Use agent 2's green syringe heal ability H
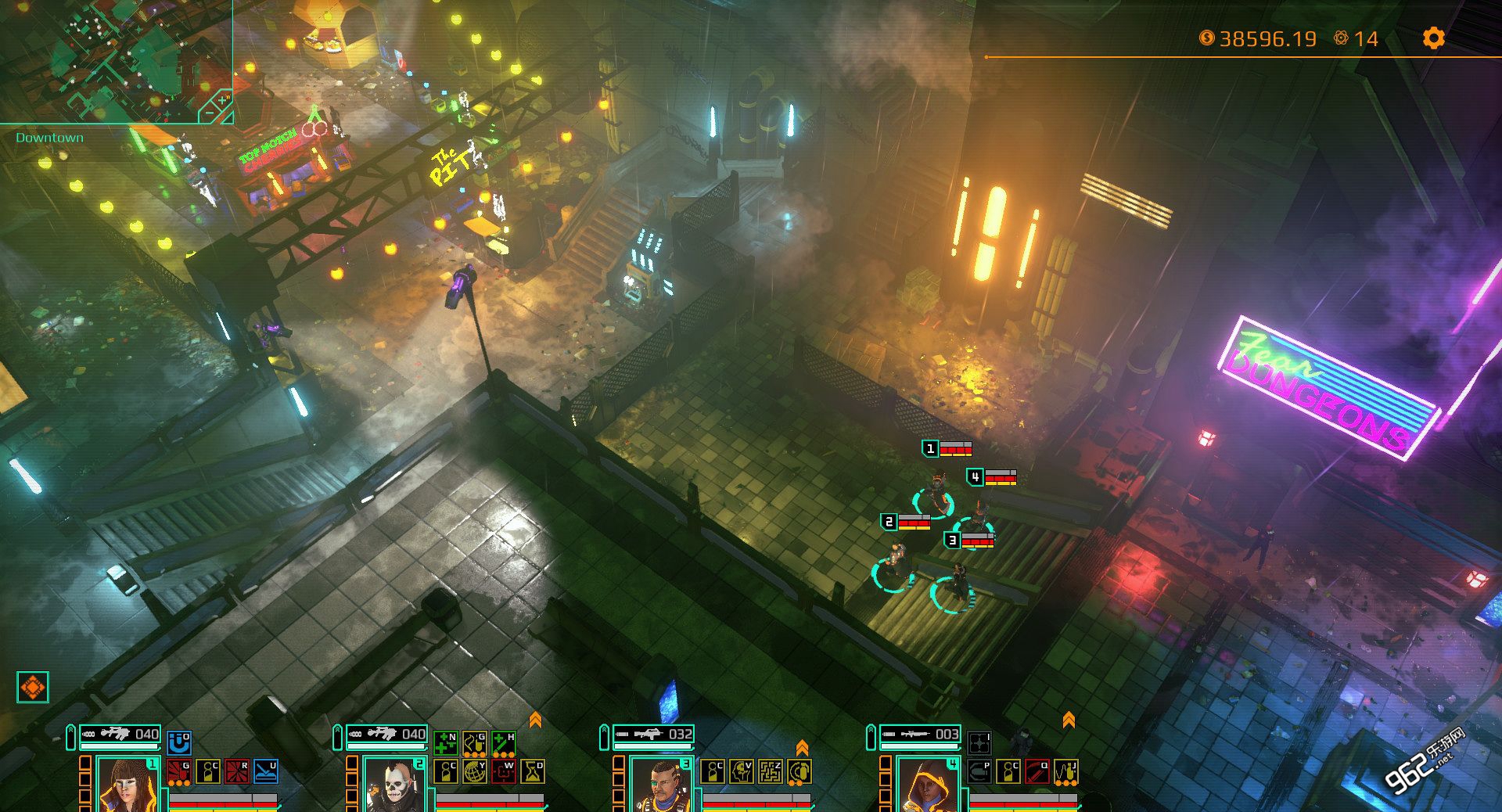The height and width of the screenshot is (812, 1502). [504, 742]
